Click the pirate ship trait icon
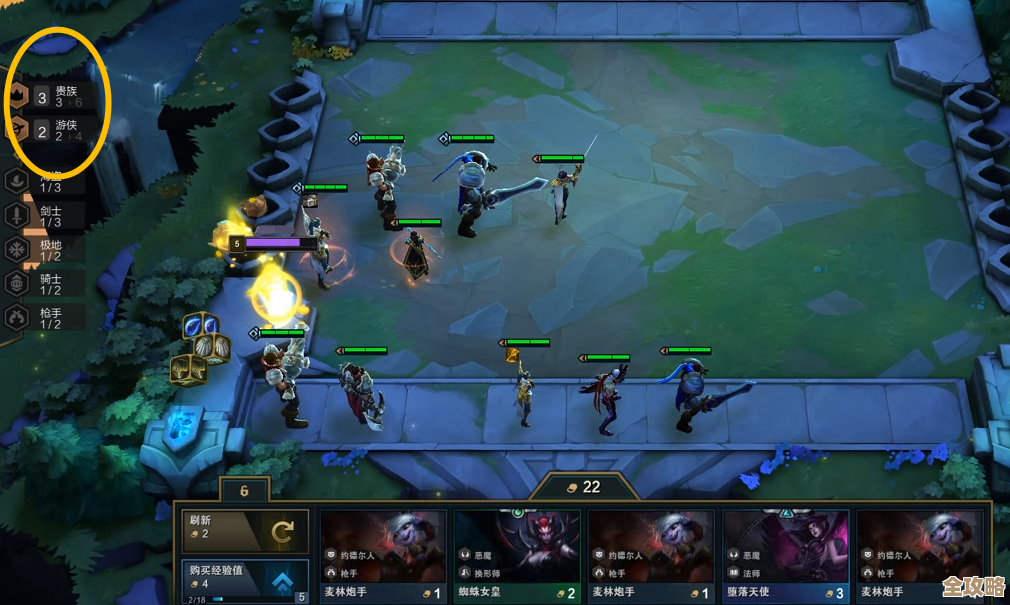The width and height of the screenshot is (1010, 605). tap(18, 181)
